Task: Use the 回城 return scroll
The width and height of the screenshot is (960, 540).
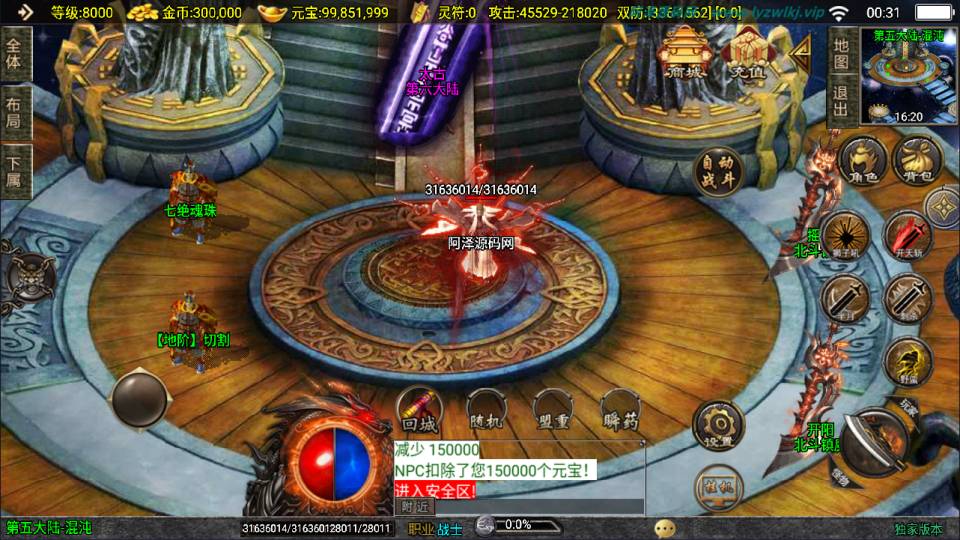Action: pyautogui.click(x=420, y=412)
